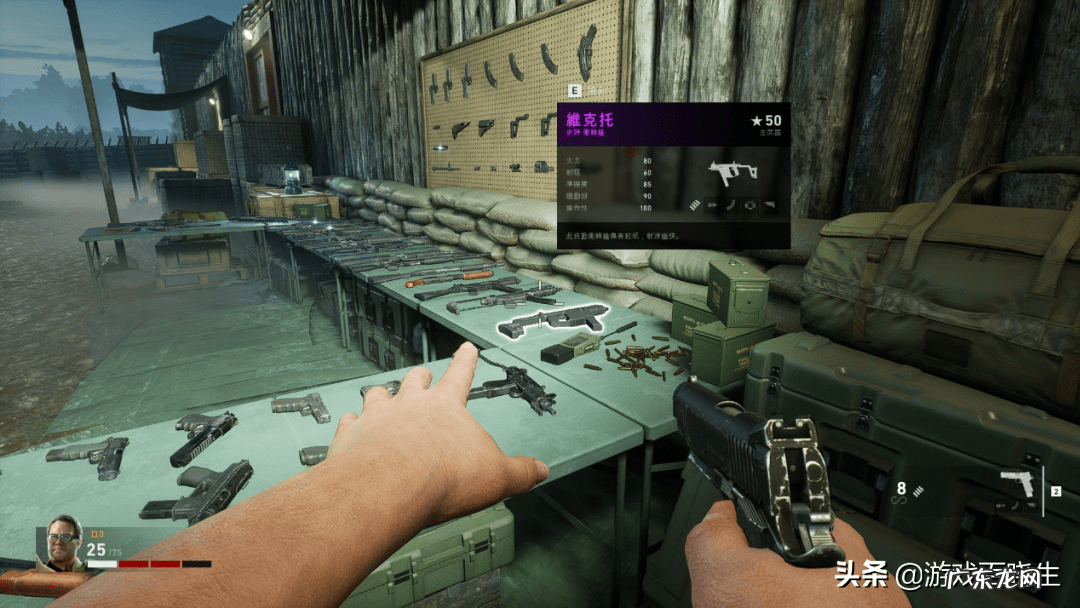Pick the stock attachment slot in the Vector tooltip

[769, 206]
